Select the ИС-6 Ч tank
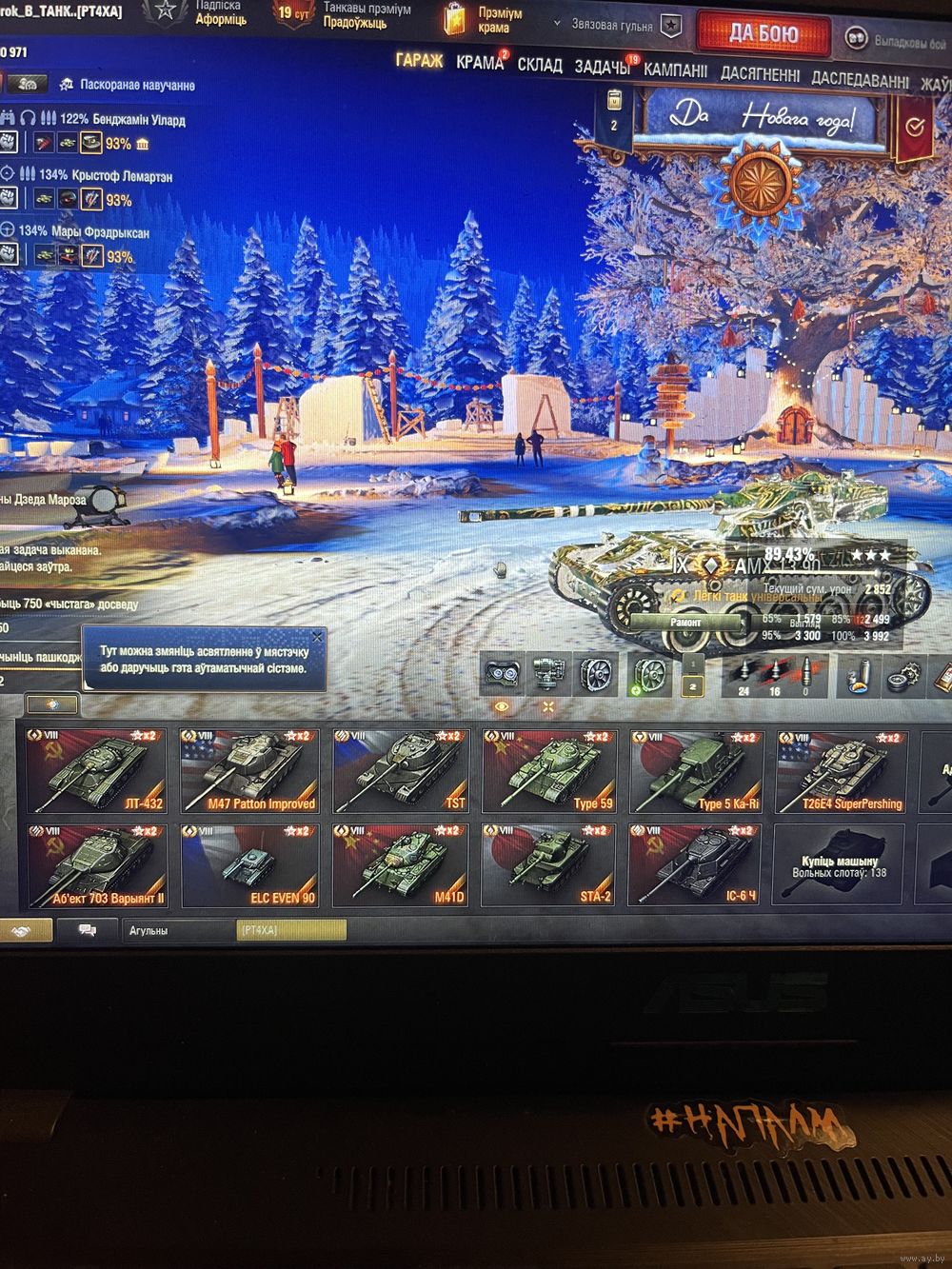The image size is (952, 1269). pos(693,865)
